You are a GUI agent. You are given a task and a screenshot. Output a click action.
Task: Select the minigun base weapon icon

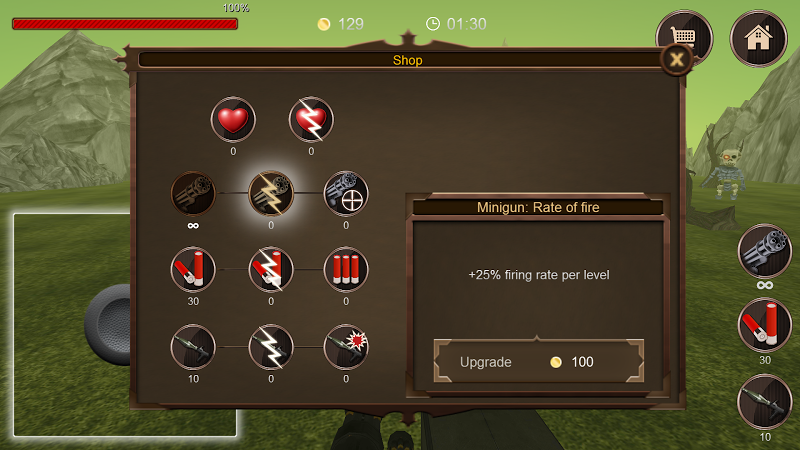click(193, 193)
